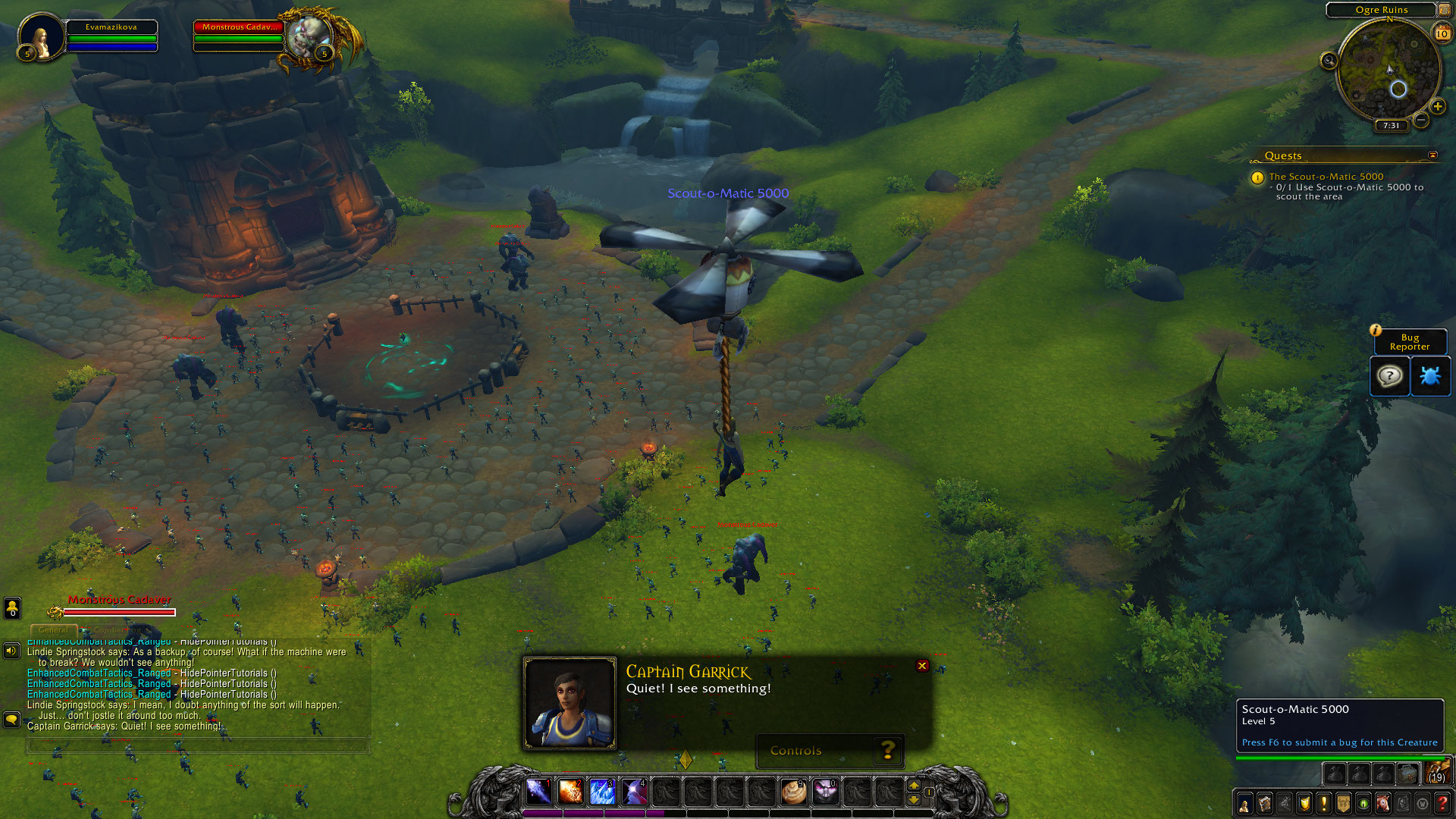Close the Captain Garrick dialogue popup
1456x819 pixels.
(922, 666)
